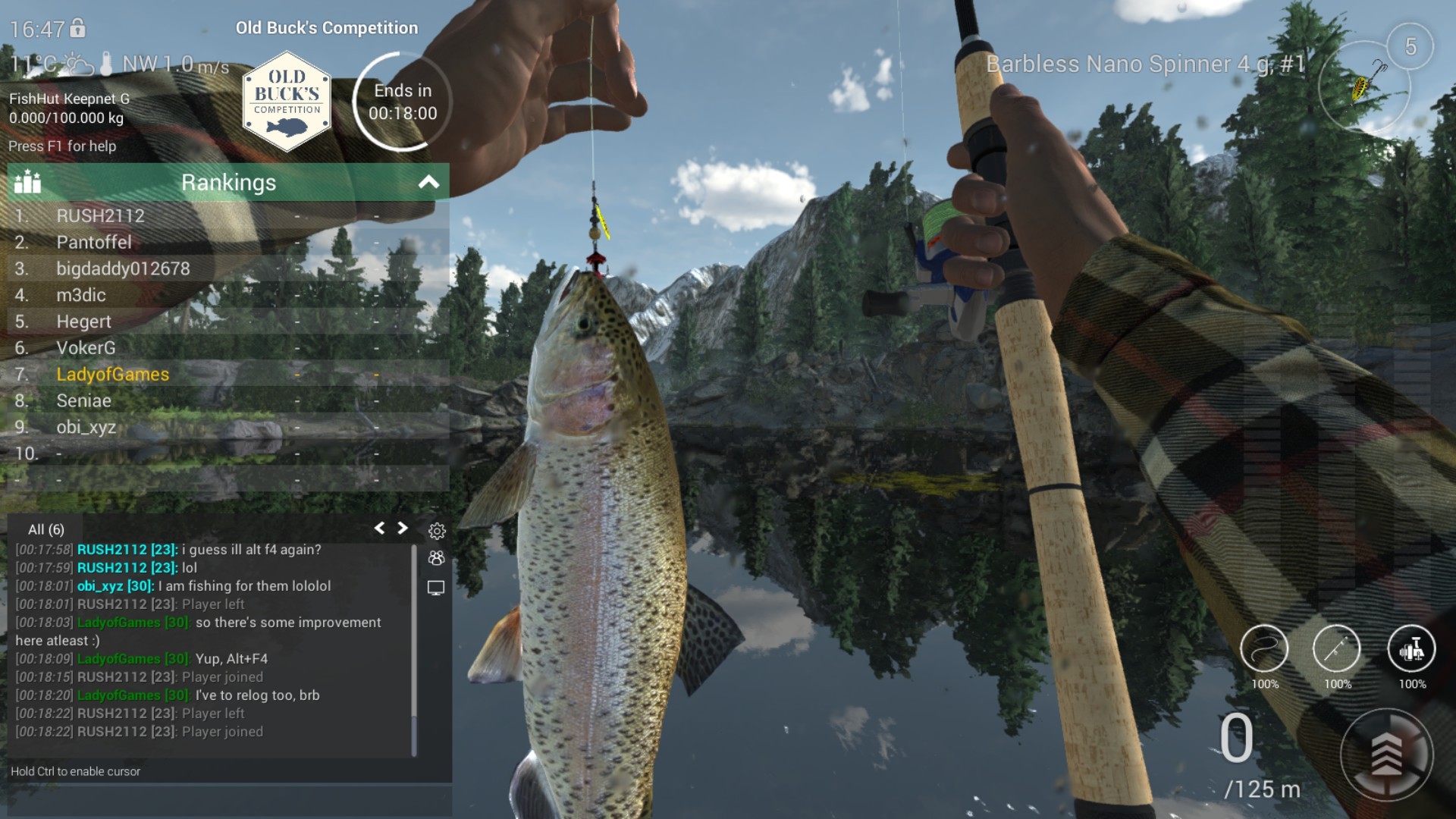Check the reel condition icon

coord(1410,649)
